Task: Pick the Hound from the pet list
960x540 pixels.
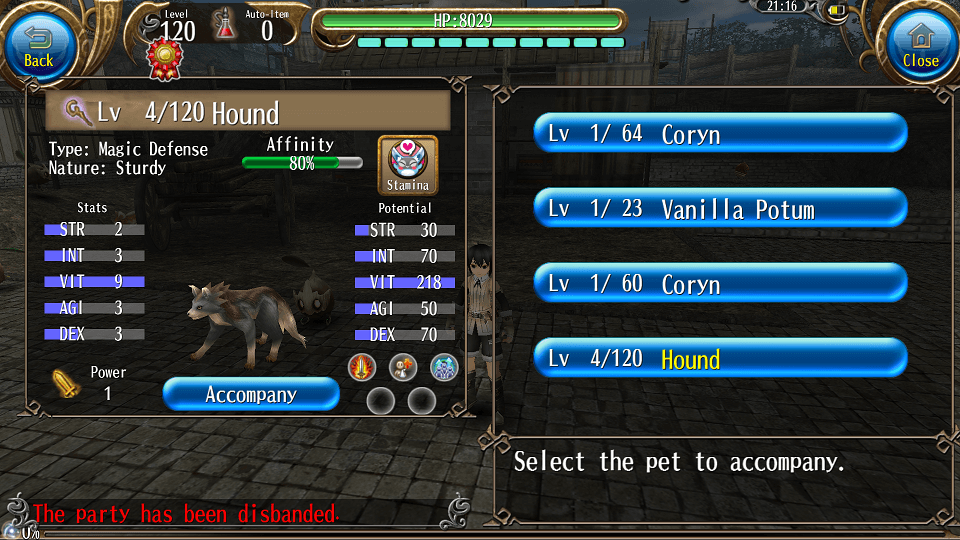Action: point(720,358)
